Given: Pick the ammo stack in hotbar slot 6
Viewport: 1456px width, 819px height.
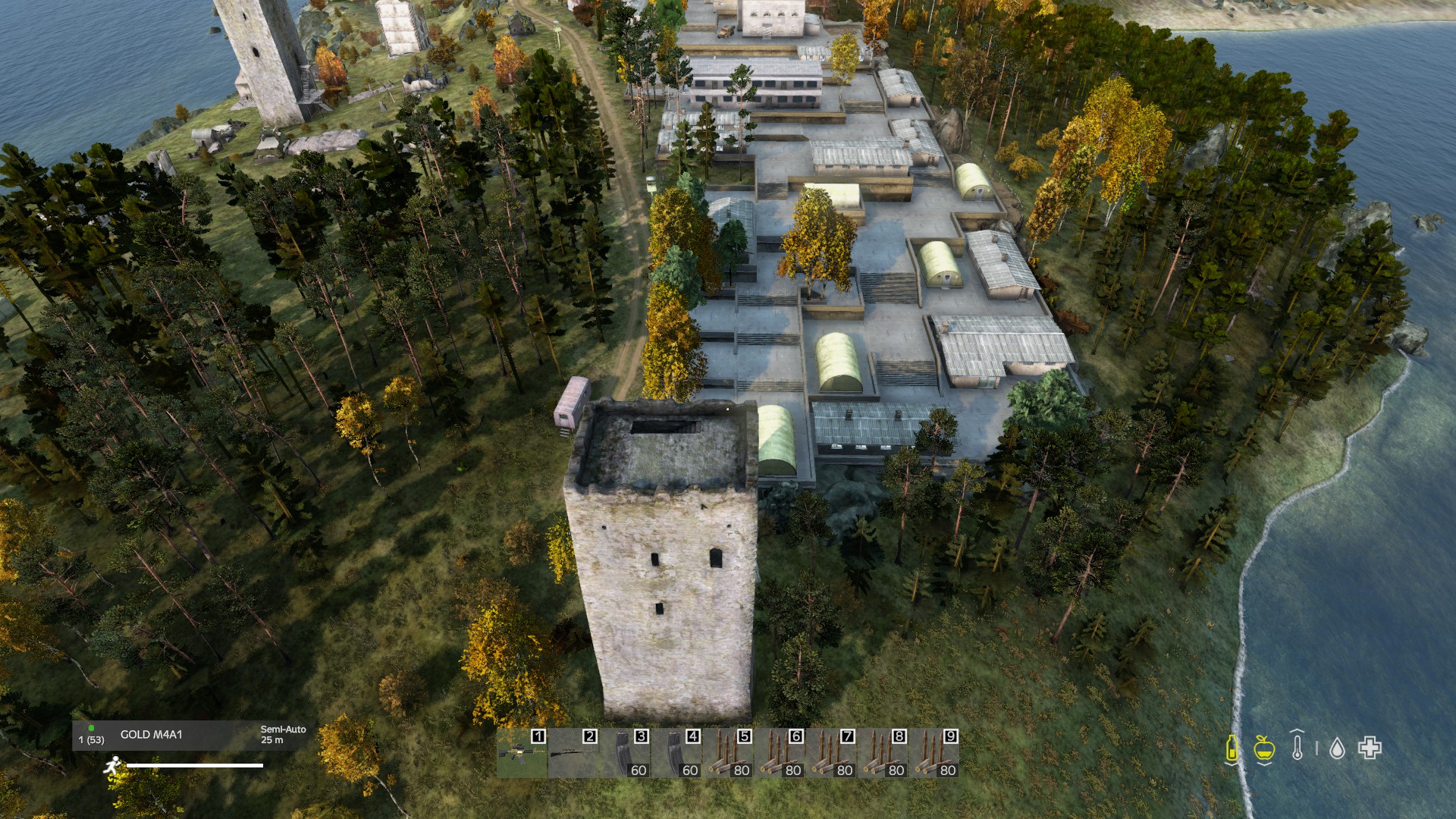Looking at the screenshot, I should (x=780, y=753).
